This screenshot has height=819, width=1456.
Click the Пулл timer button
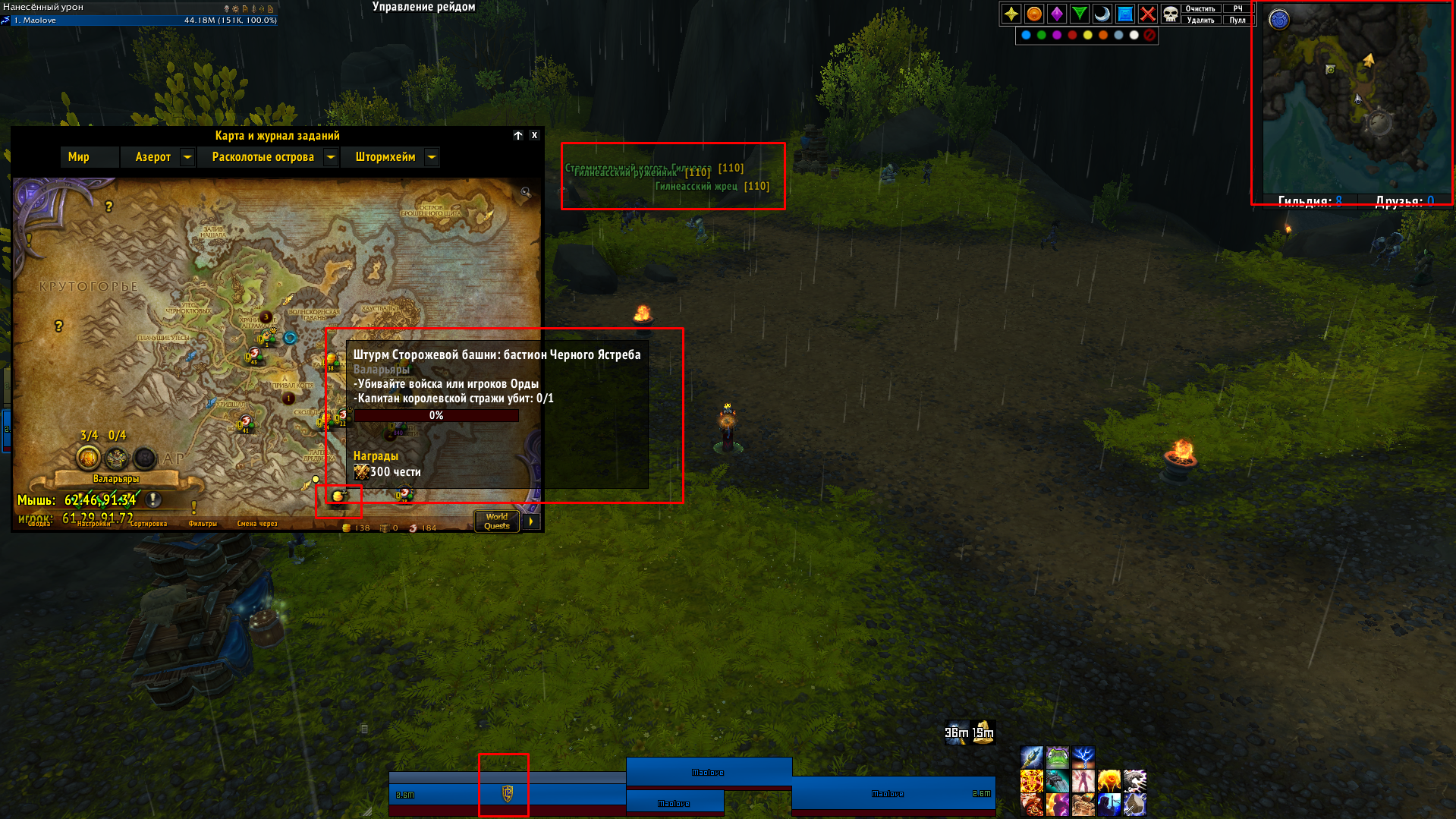[1237, 20]
